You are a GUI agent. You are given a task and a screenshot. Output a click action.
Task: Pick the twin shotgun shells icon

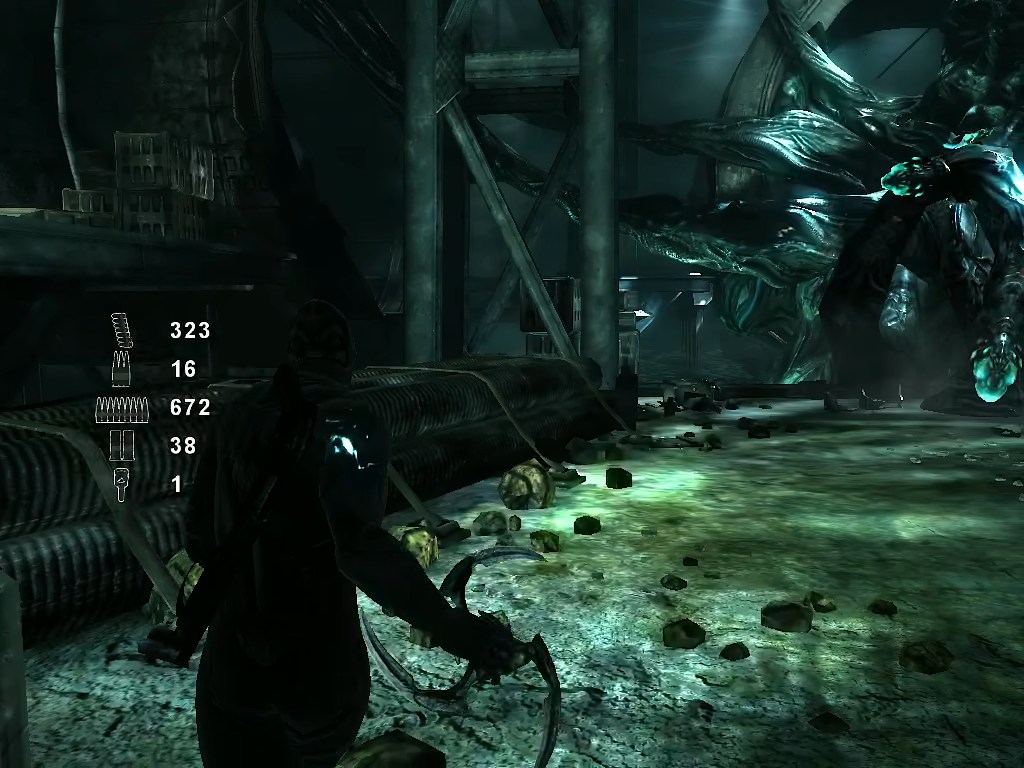point(121,446)
